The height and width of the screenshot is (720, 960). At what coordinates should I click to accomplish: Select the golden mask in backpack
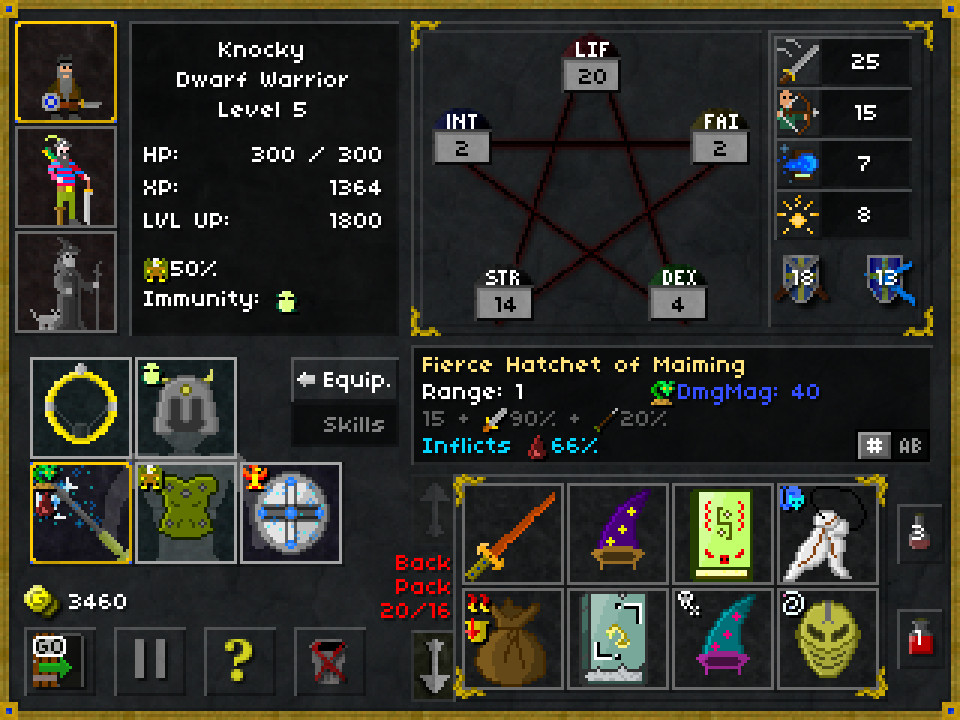(827, 639)
